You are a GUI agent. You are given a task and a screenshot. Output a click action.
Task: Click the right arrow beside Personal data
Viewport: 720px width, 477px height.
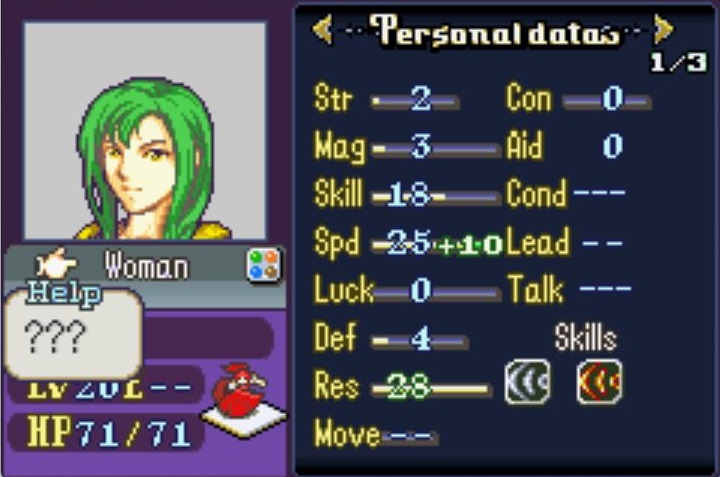point(662,28)
